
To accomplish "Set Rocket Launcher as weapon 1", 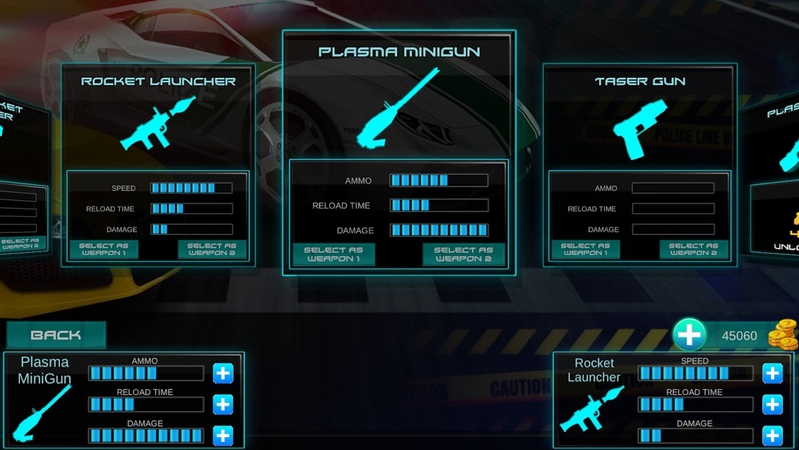I will click(x=103, y=249).
